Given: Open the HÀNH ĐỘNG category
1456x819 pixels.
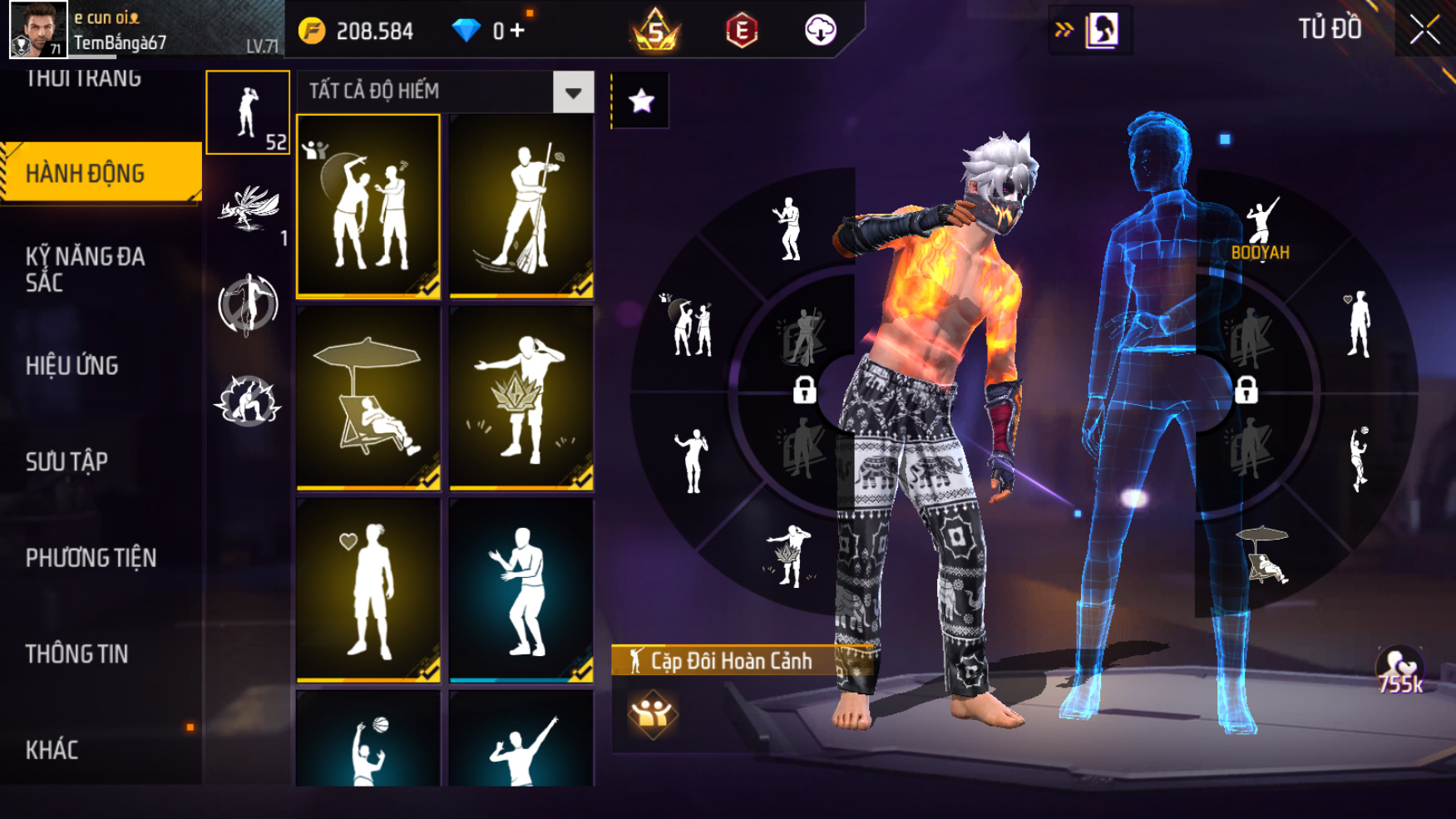Looking at the screenshot, I should tap(100, 173).
